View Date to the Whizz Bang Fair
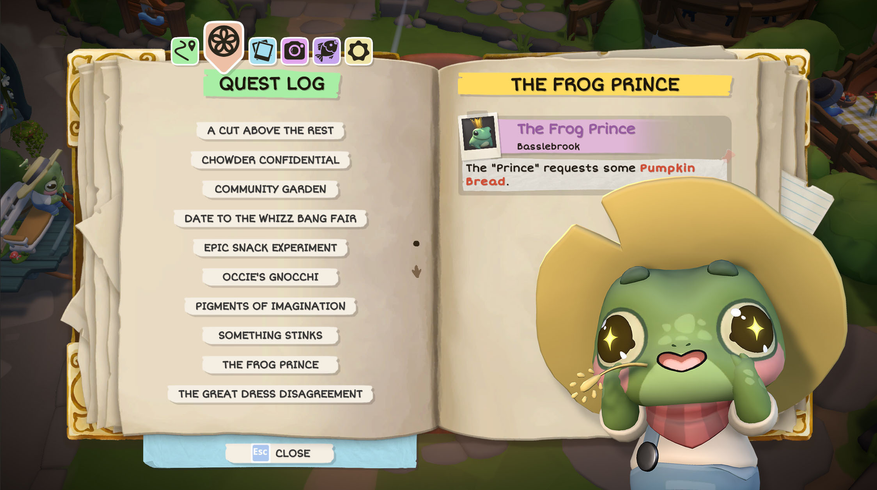Image resolution: width=877 pixels, height=490 pixels. point(270,218)
